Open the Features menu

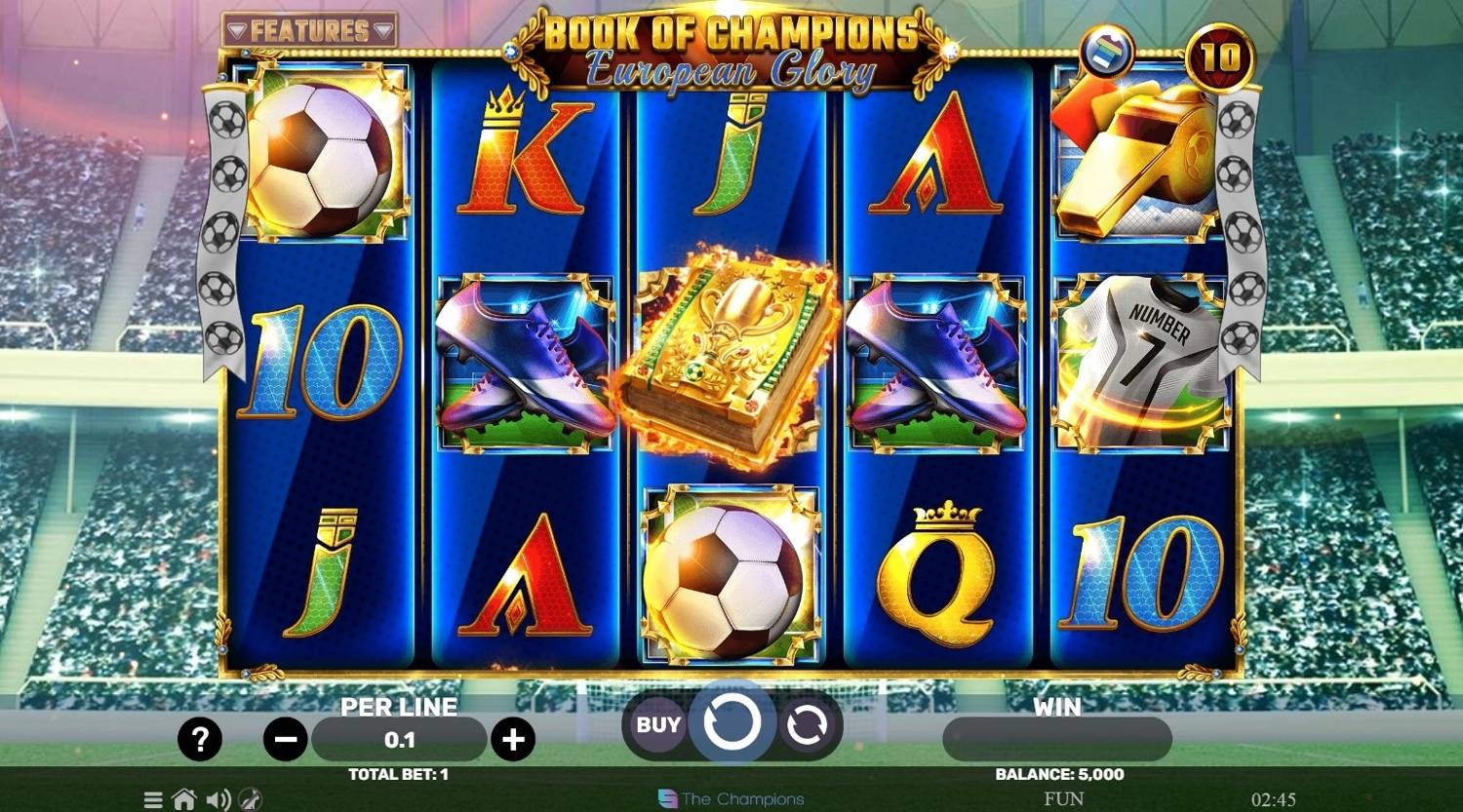(x=307, y=27)
